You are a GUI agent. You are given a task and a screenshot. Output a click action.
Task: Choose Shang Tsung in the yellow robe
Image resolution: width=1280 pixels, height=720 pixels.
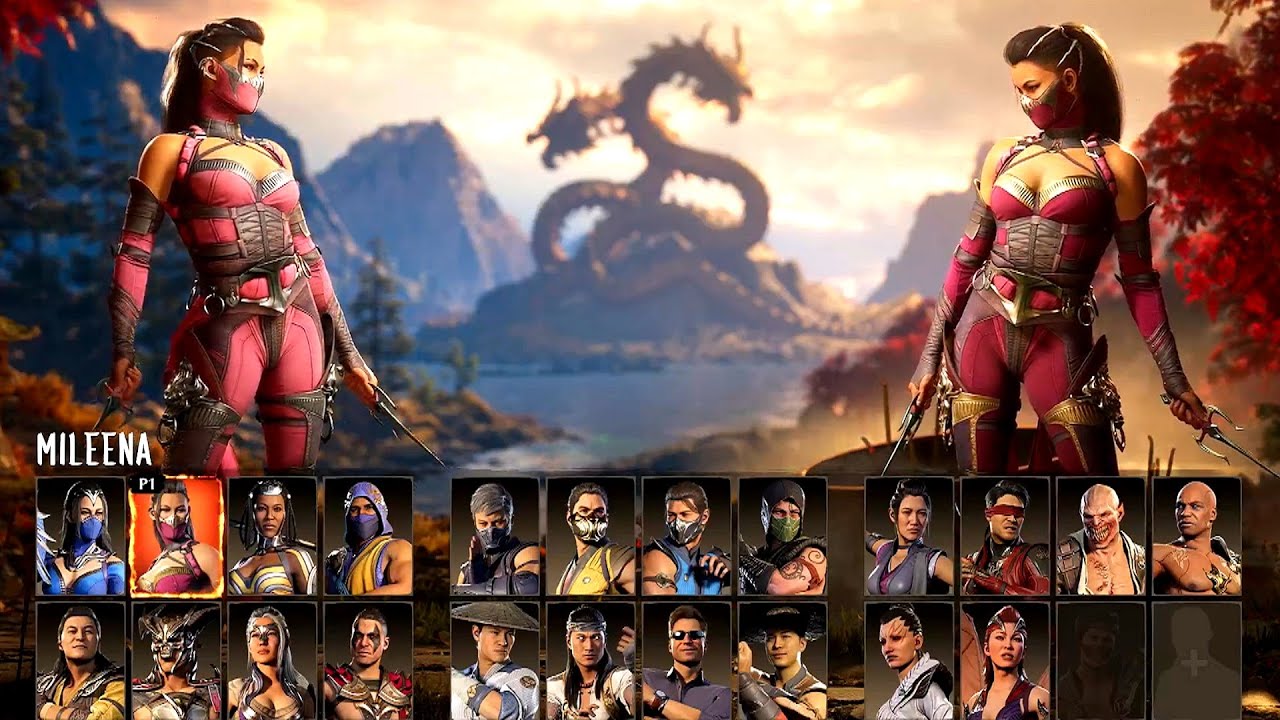click(81, 660)
